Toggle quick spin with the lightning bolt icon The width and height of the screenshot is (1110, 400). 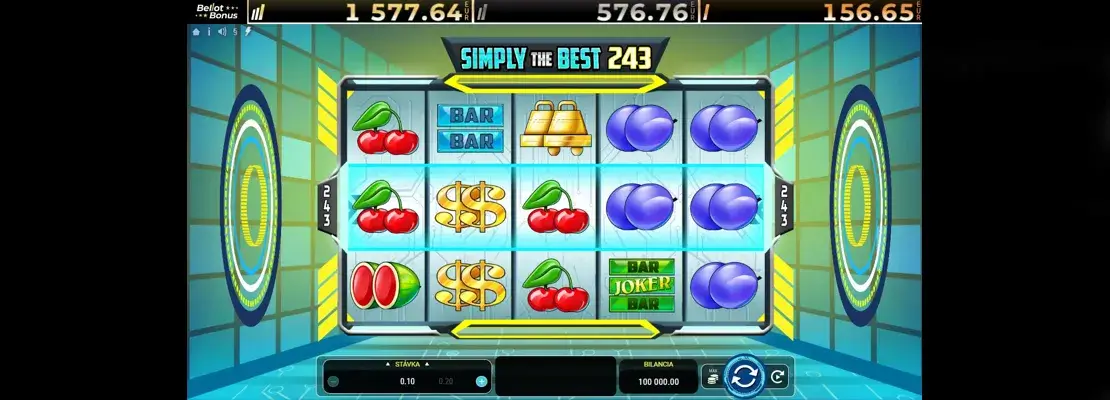point(247,31)
